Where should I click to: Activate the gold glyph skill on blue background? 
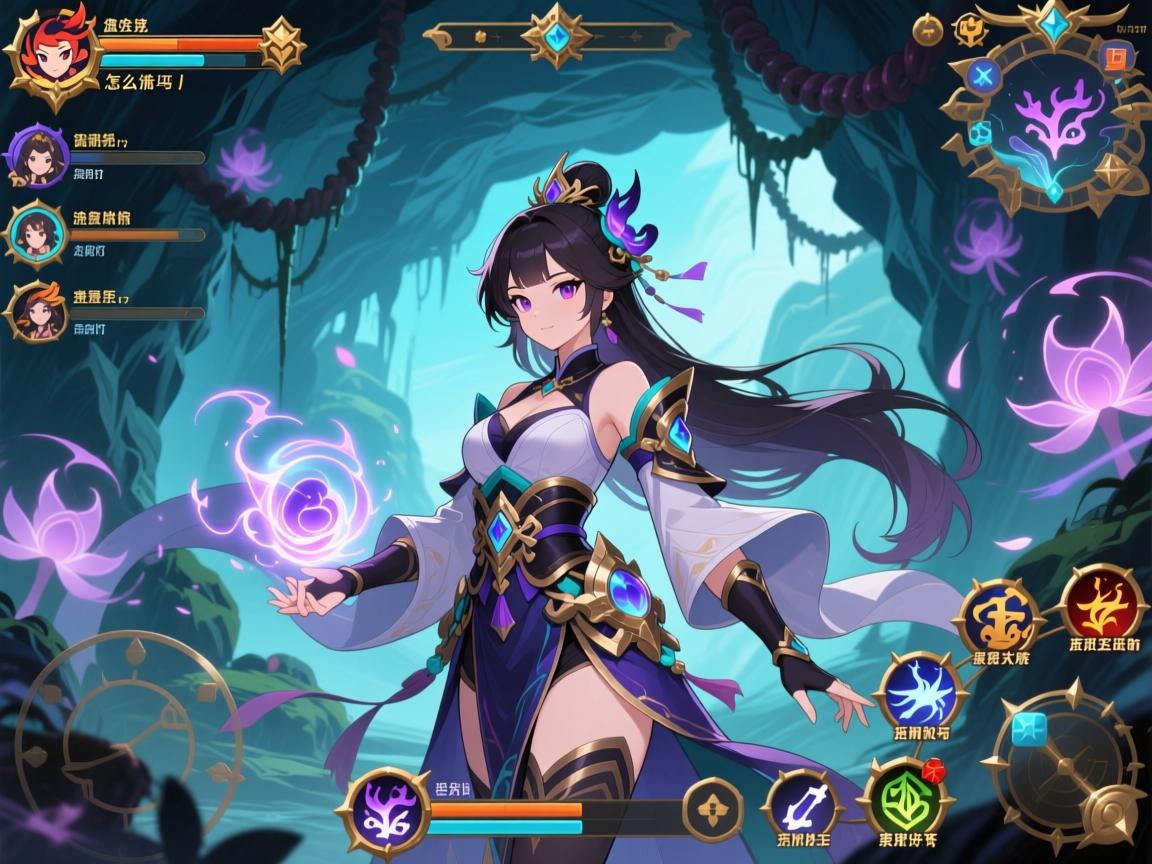pos(995,613)
